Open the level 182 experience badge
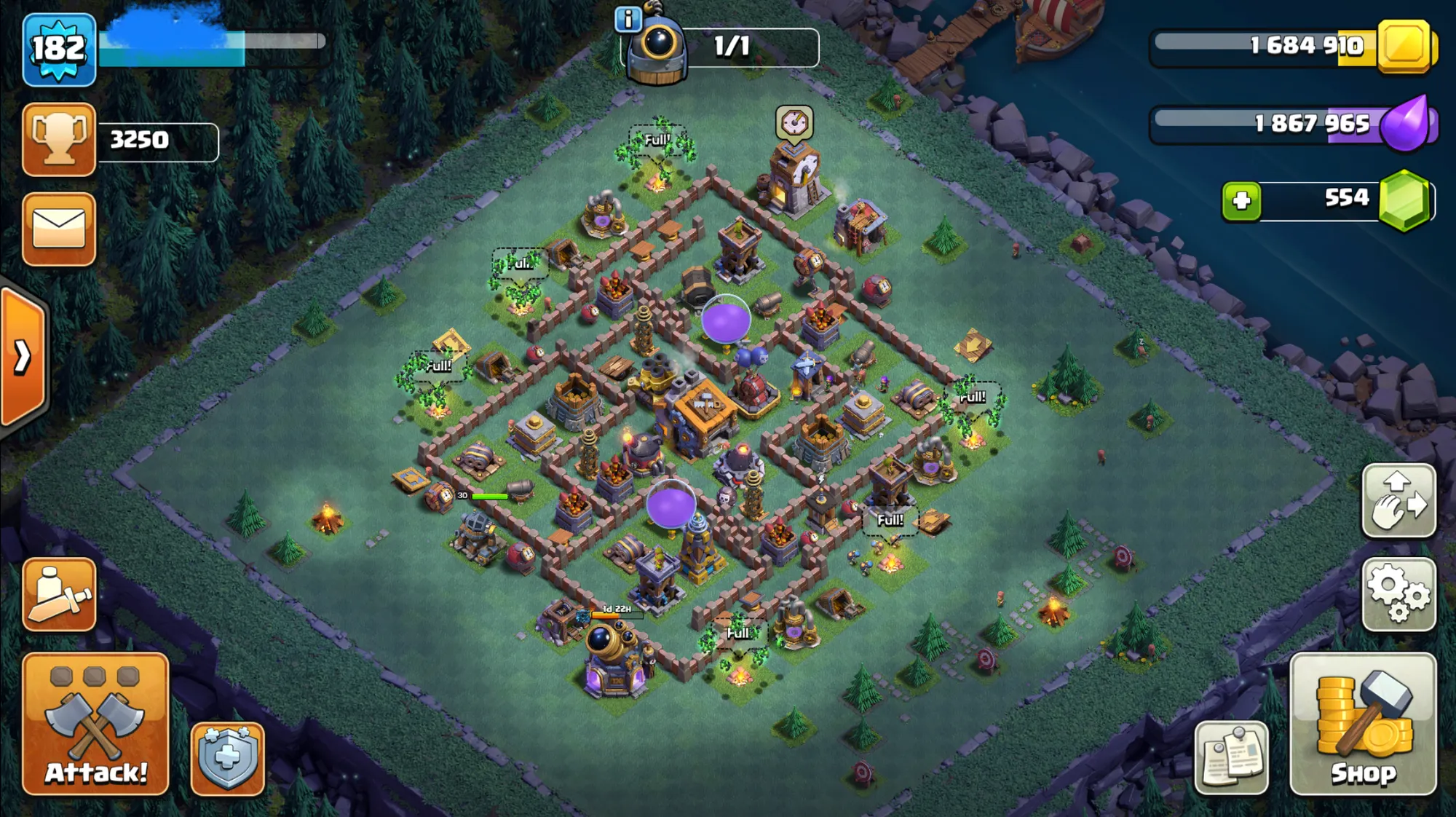Image resolution: width=1456 pixels, height=817 pixels. pyautogui.click(x=59, y=50)
